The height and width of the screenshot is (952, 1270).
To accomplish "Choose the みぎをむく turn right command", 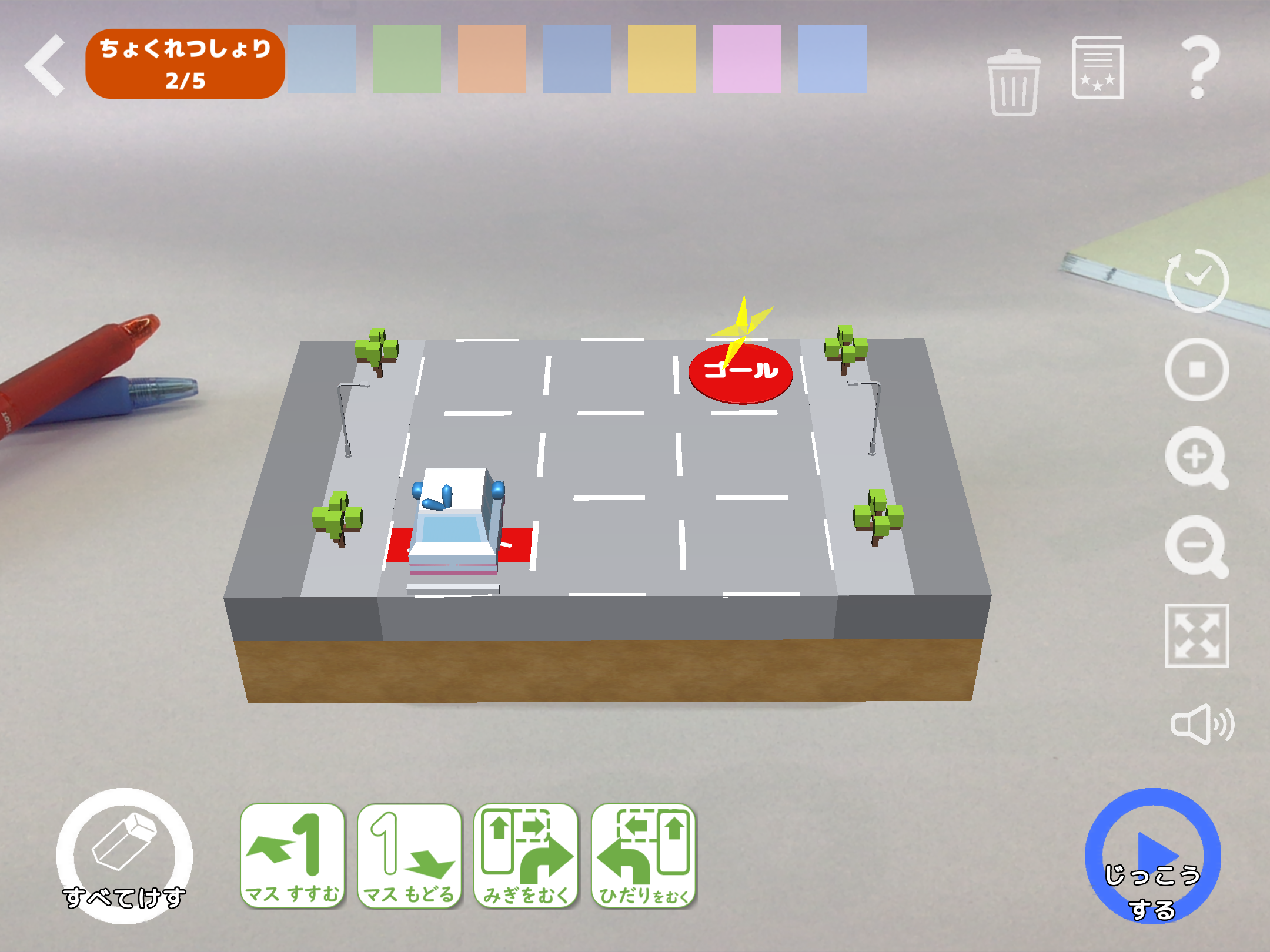I will pyautogui.click(x=526, y=856).
